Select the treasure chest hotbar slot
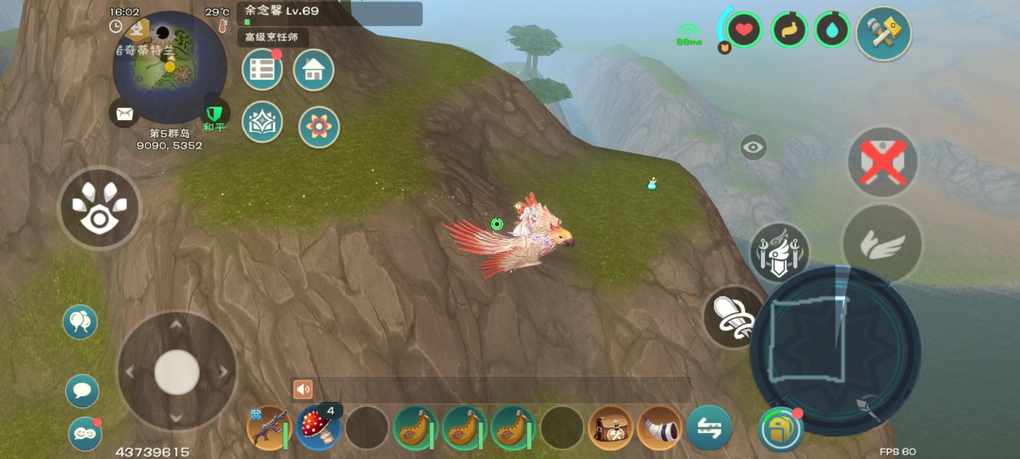 point(611,428)
